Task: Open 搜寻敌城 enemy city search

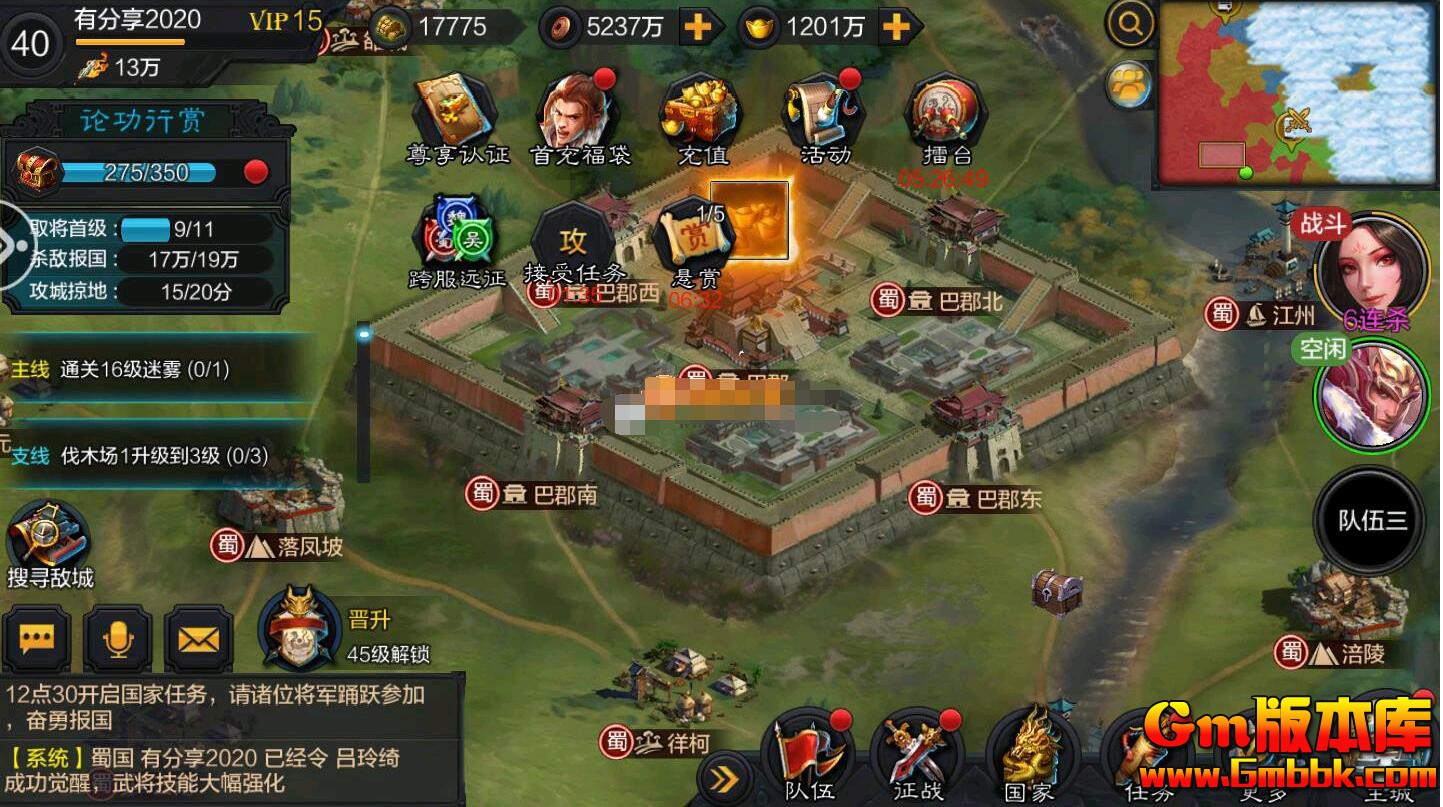Action: pyautogui.click(x=49, y=545)
